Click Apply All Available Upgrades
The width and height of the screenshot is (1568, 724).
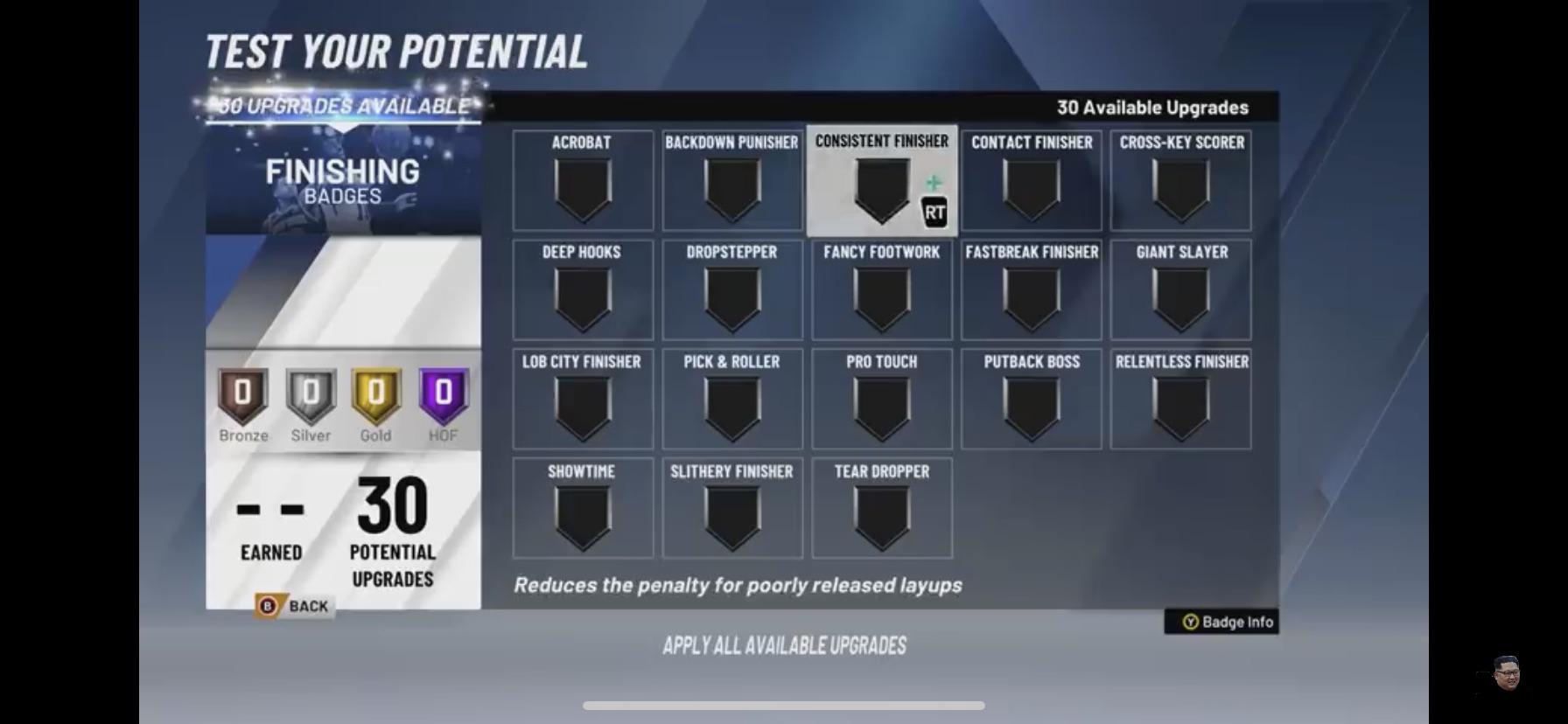pyautogui.click(x=785, y=646)
